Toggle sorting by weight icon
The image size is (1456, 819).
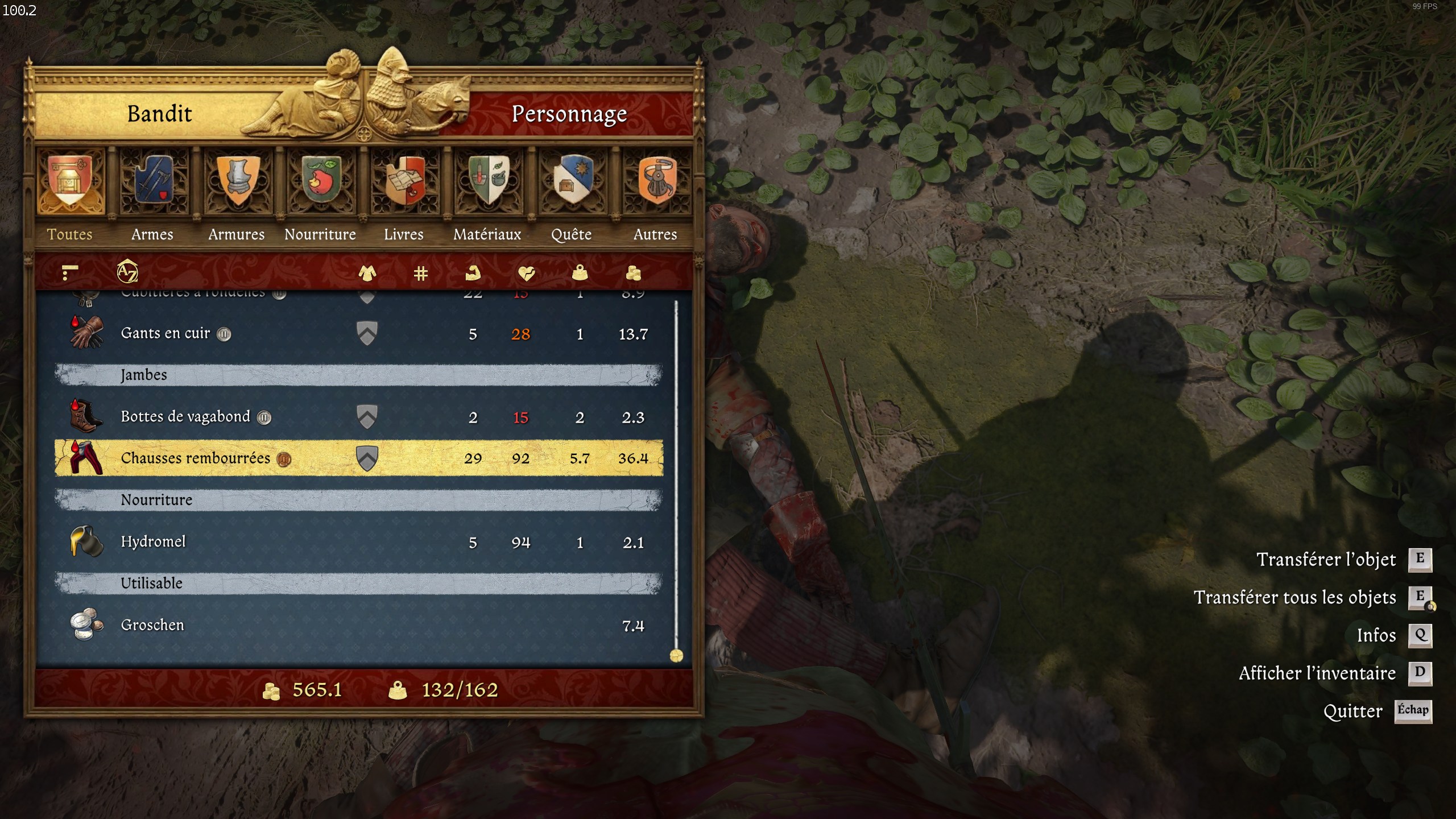point(580,274)
